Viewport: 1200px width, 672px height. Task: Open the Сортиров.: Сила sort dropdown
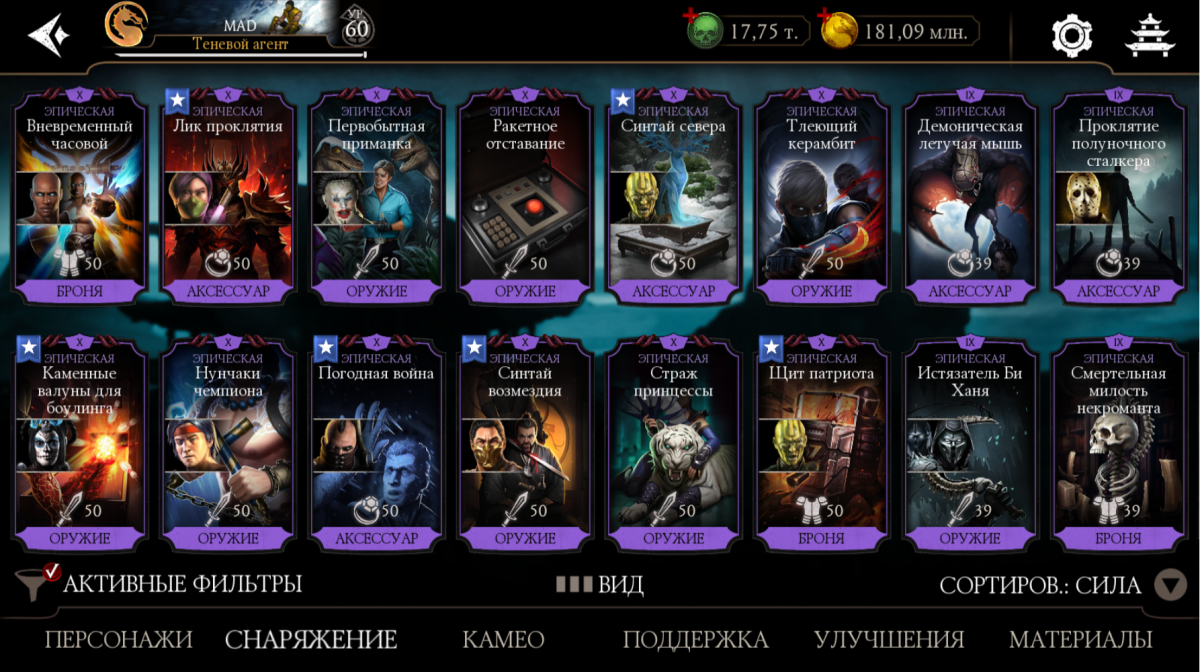point(1060,585)
